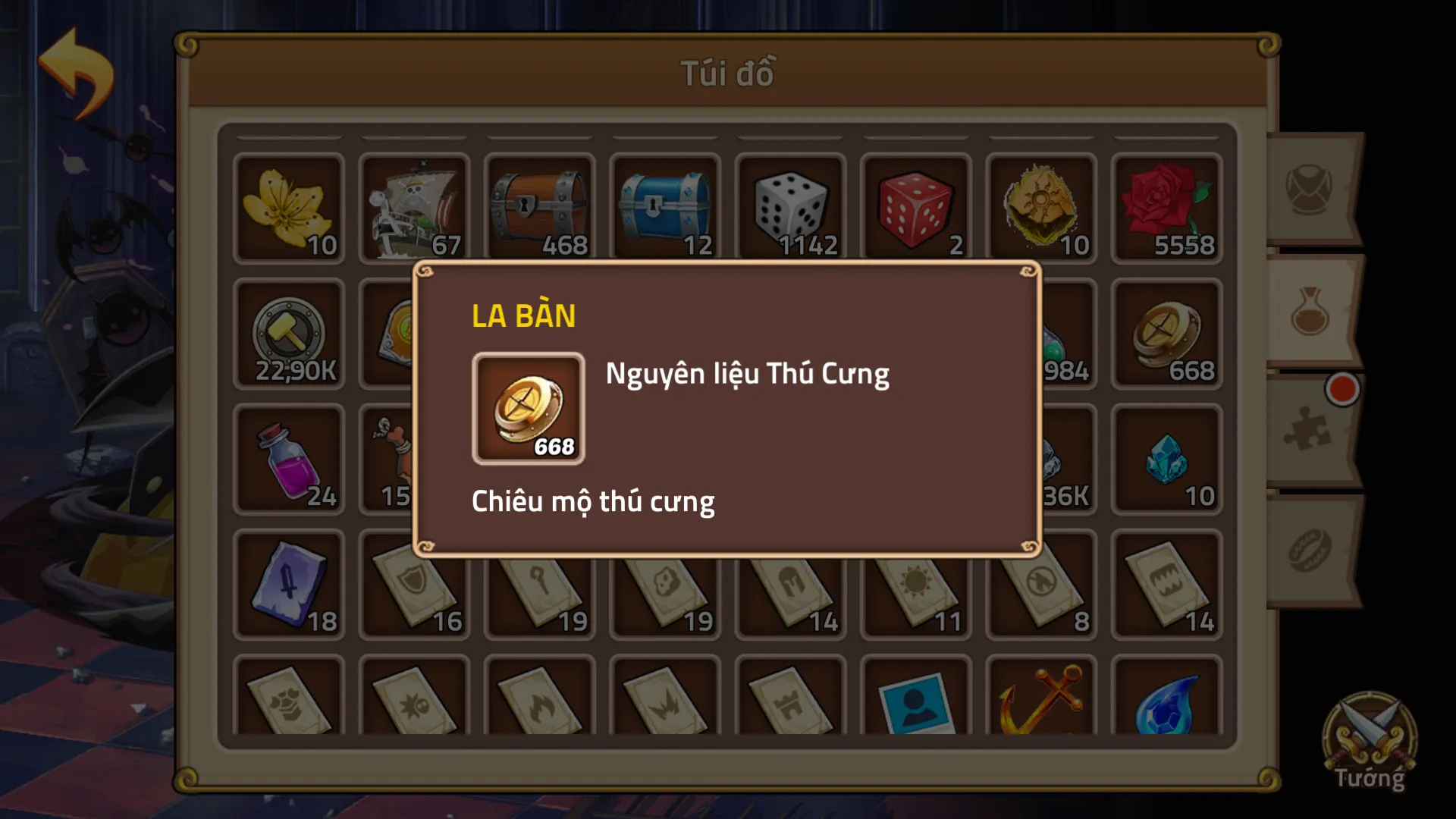Pick the pirate ship item slot
Screen dimensions: 1456x819
click(x=414, y=209)
